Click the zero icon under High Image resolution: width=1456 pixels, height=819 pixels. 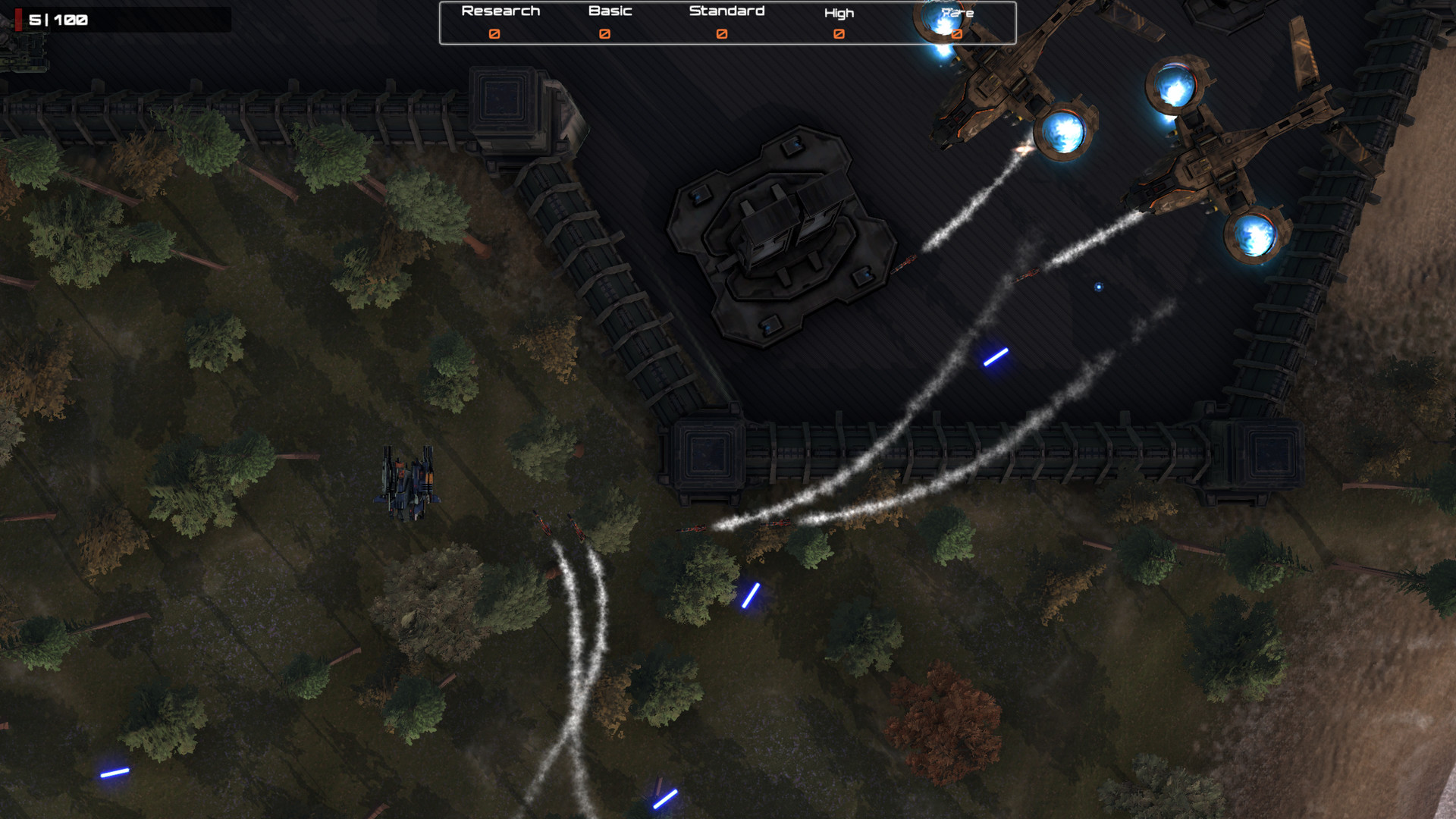[838, 33]
